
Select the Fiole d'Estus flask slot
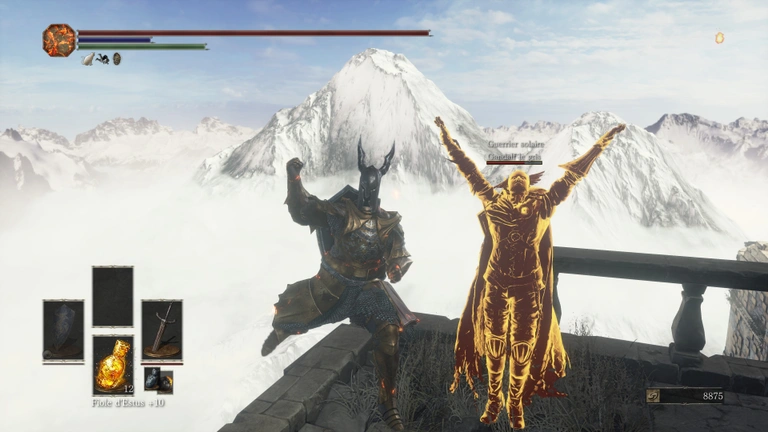pyautogui.click(x=112, y=365)
